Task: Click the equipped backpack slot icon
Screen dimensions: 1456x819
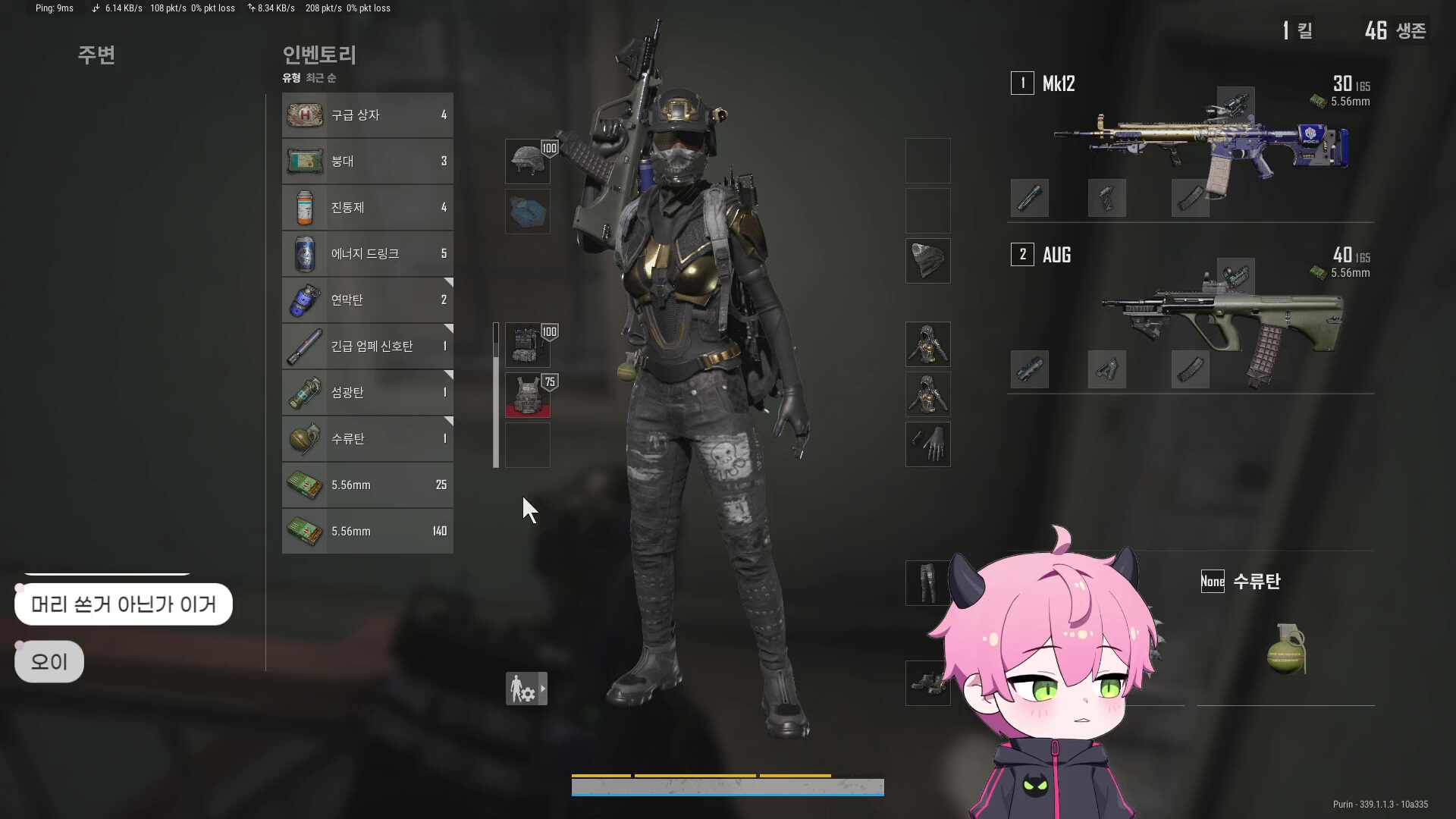Action: 527,344
